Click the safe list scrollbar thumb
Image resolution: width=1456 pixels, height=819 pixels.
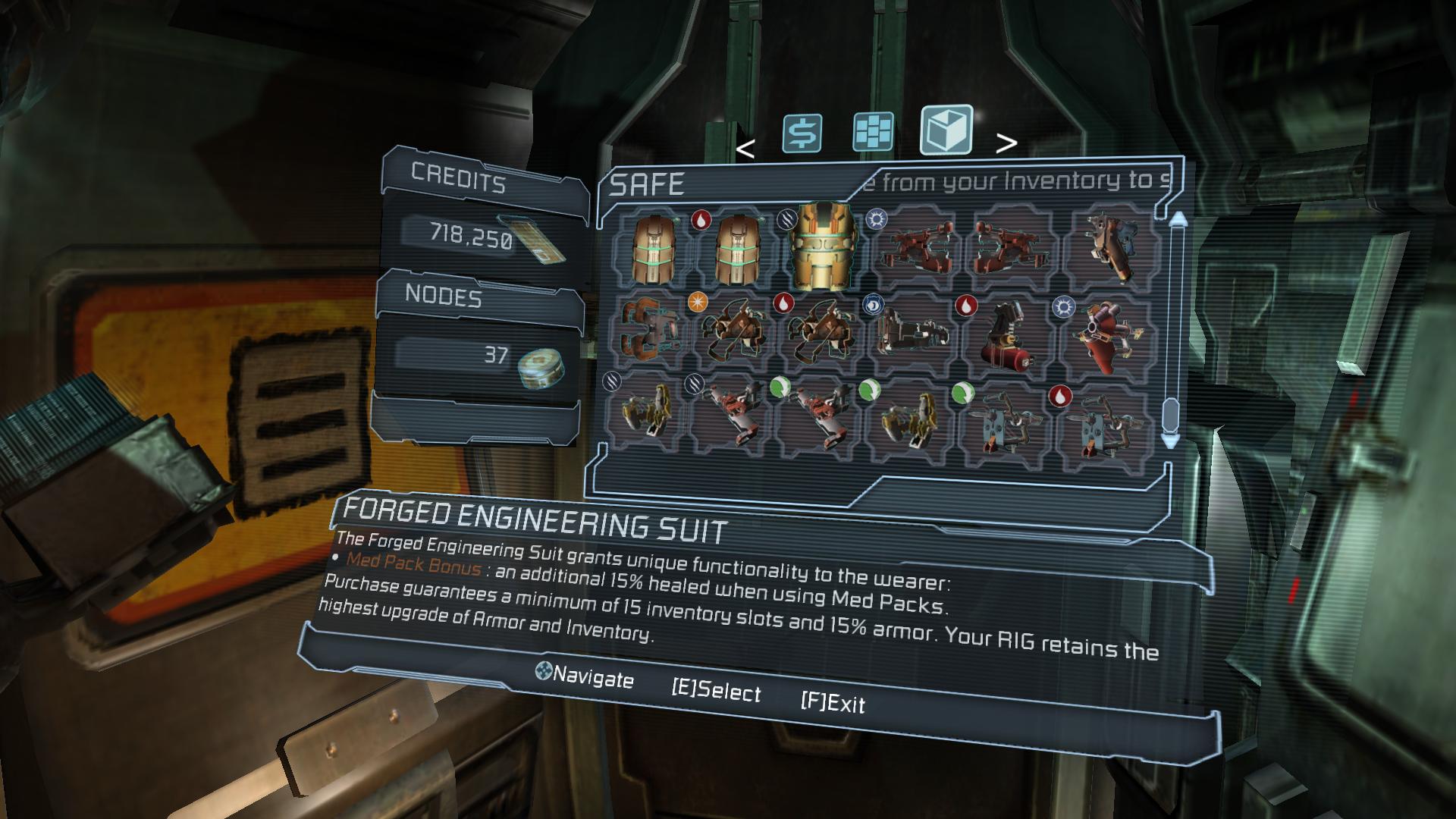pos(1171,414)
